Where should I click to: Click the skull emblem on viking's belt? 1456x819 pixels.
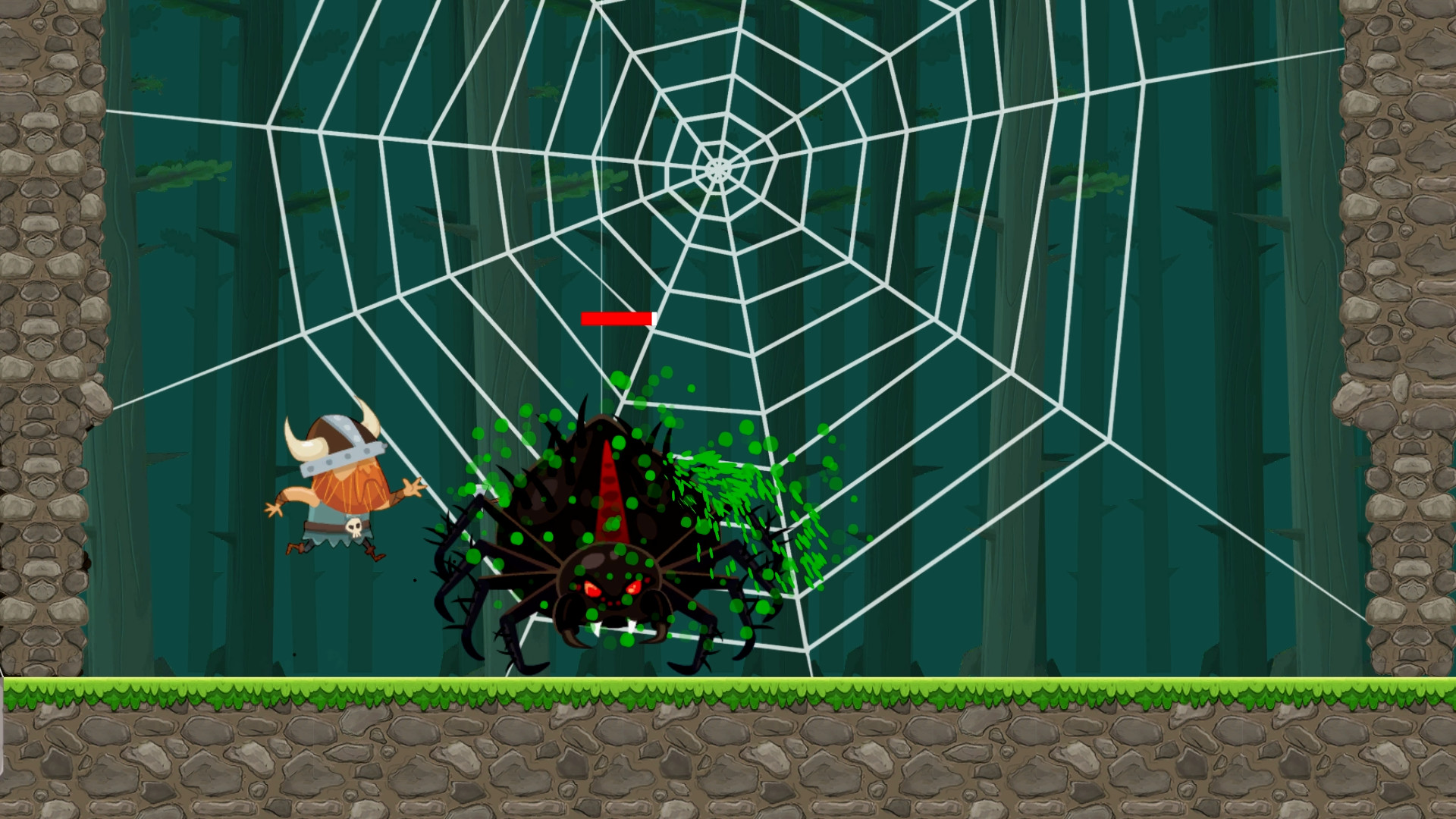click(x=353, y=530)
